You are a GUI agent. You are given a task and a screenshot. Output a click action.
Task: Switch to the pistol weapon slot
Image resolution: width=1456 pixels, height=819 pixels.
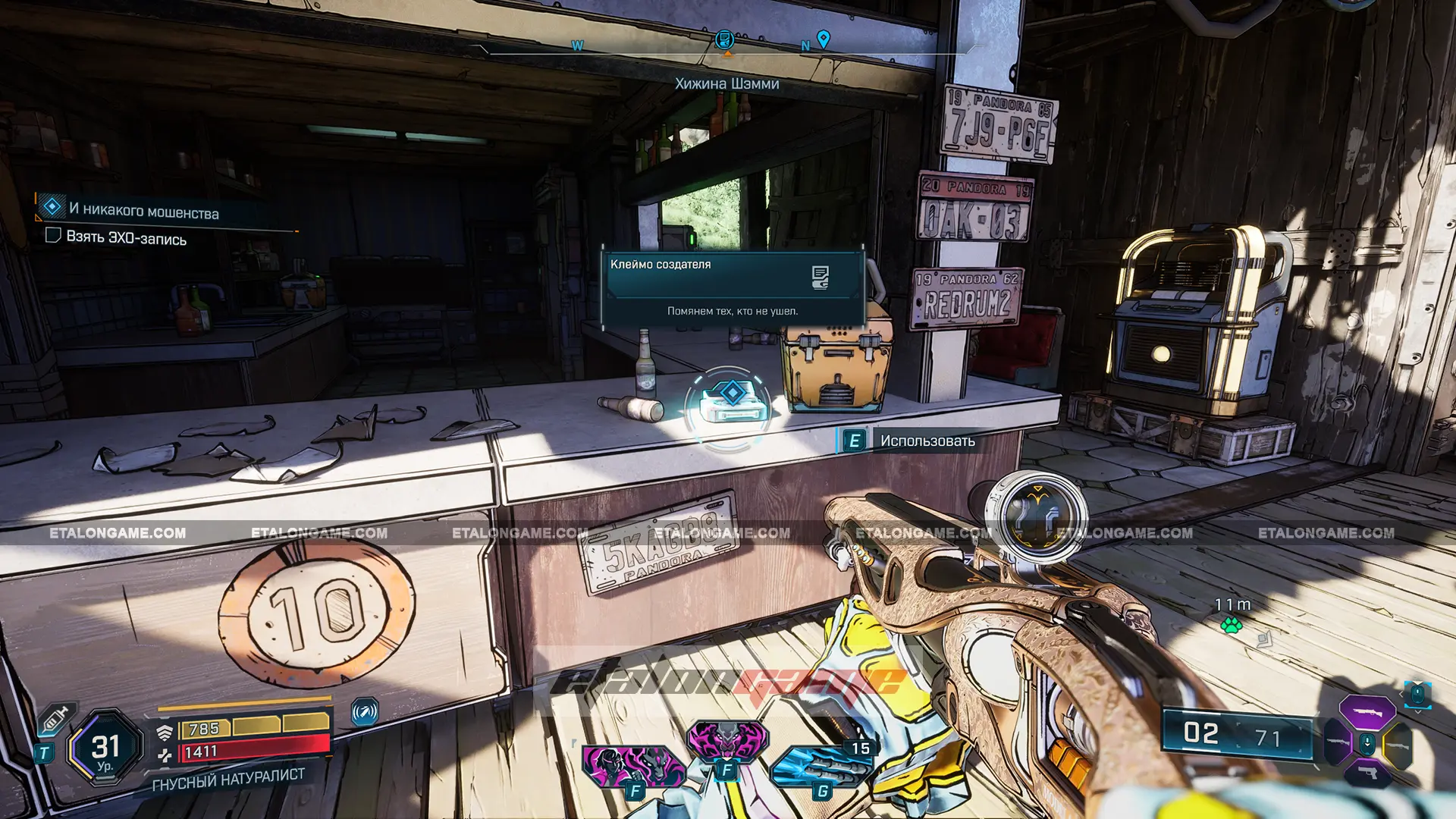[1367, 773]
